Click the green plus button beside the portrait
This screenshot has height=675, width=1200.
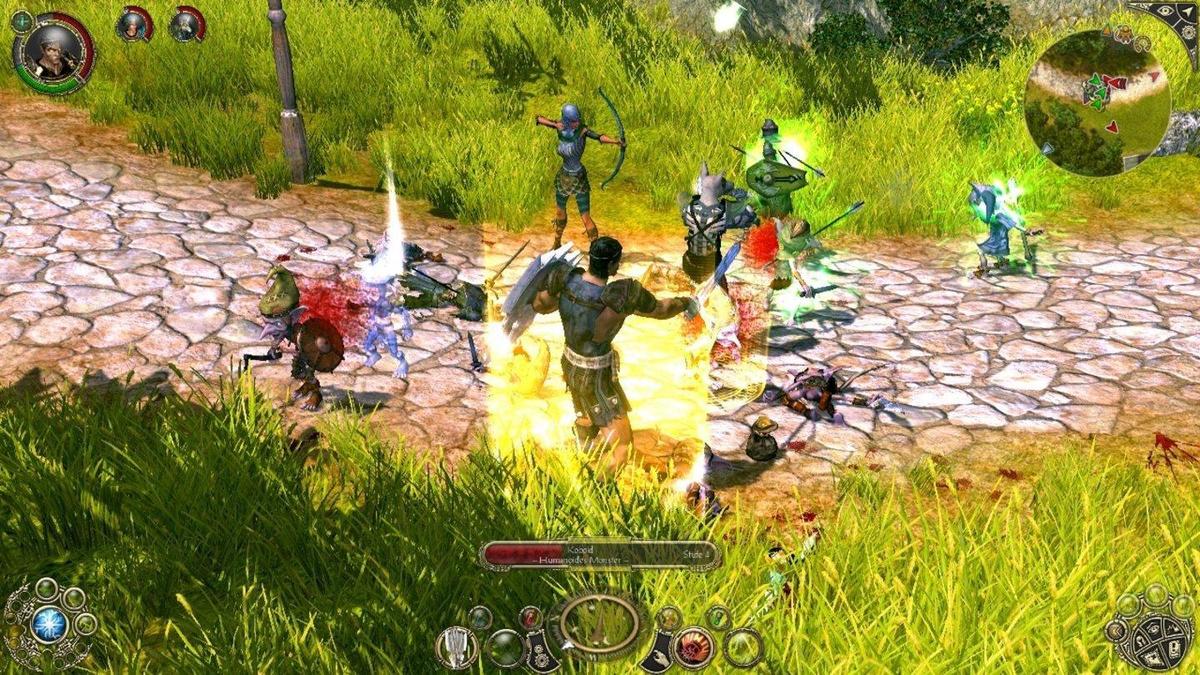21,20
